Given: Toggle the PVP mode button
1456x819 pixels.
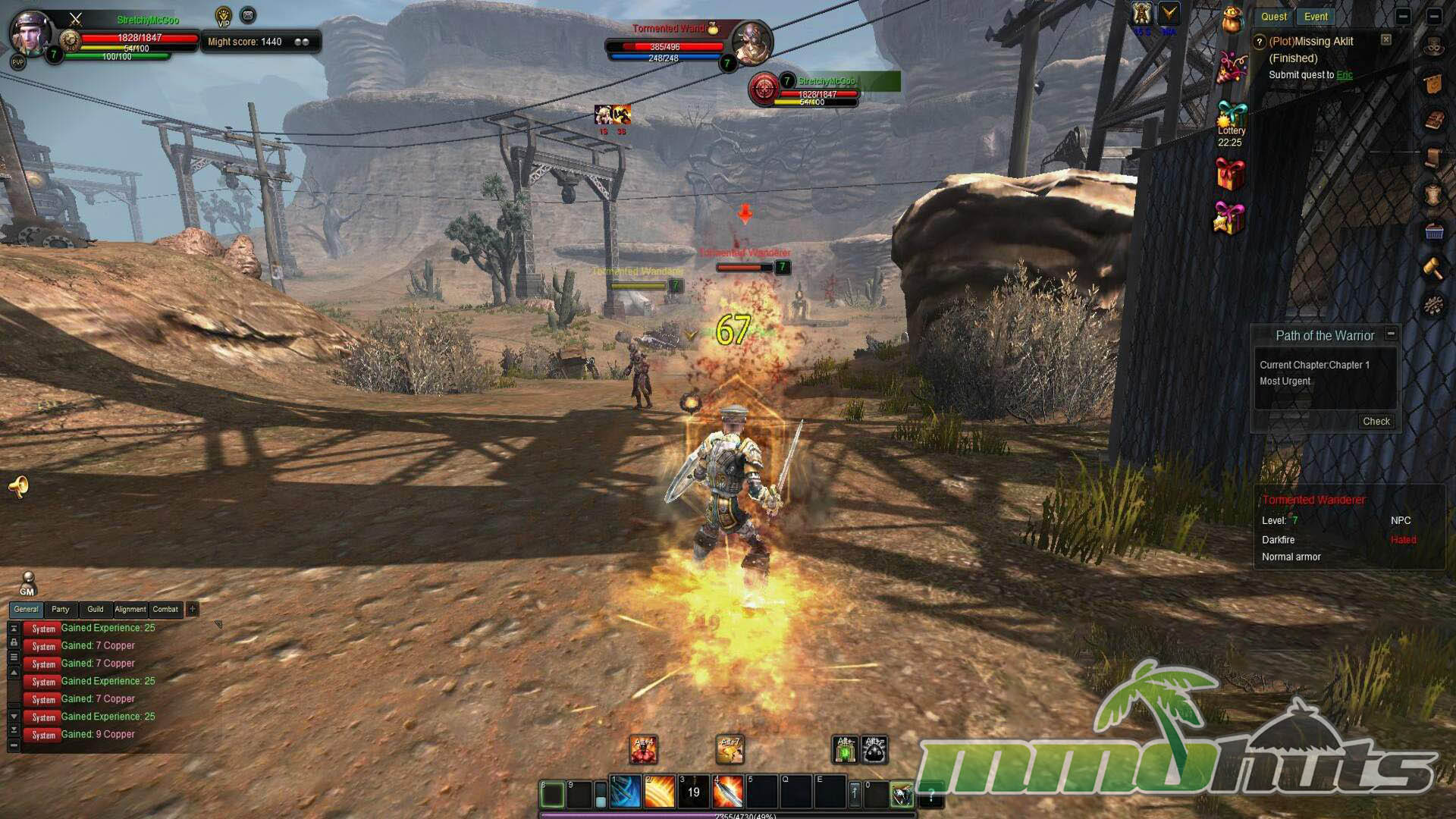Looking at the screenshot, I should click(x=18, y=62).
